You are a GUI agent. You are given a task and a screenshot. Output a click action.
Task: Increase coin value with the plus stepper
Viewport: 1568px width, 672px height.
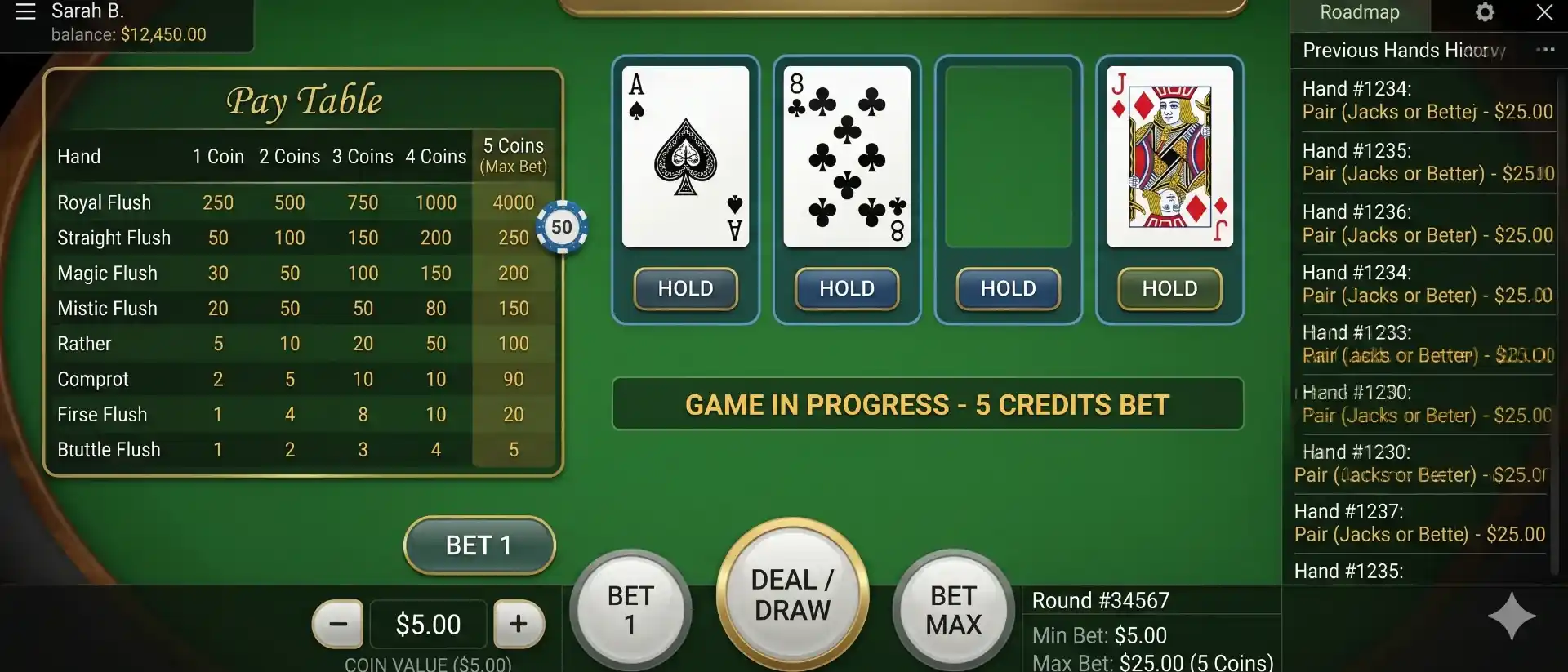tap(519, 624)
